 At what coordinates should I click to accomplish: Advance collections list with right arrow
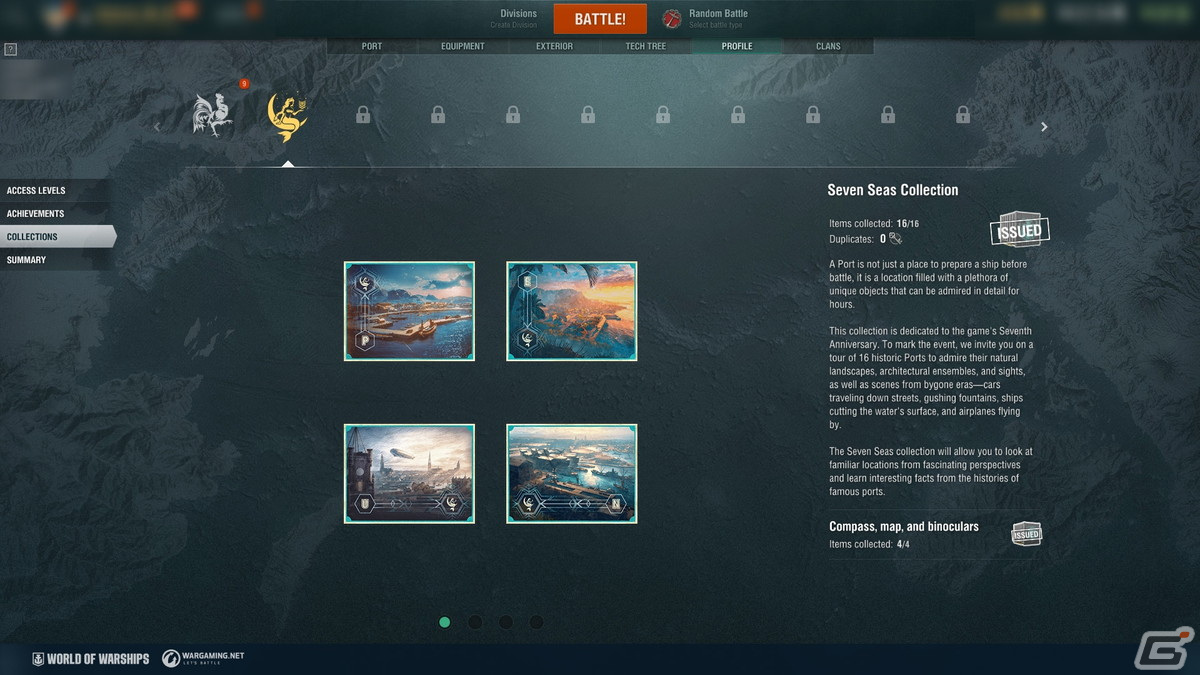tap(1044, 127)
